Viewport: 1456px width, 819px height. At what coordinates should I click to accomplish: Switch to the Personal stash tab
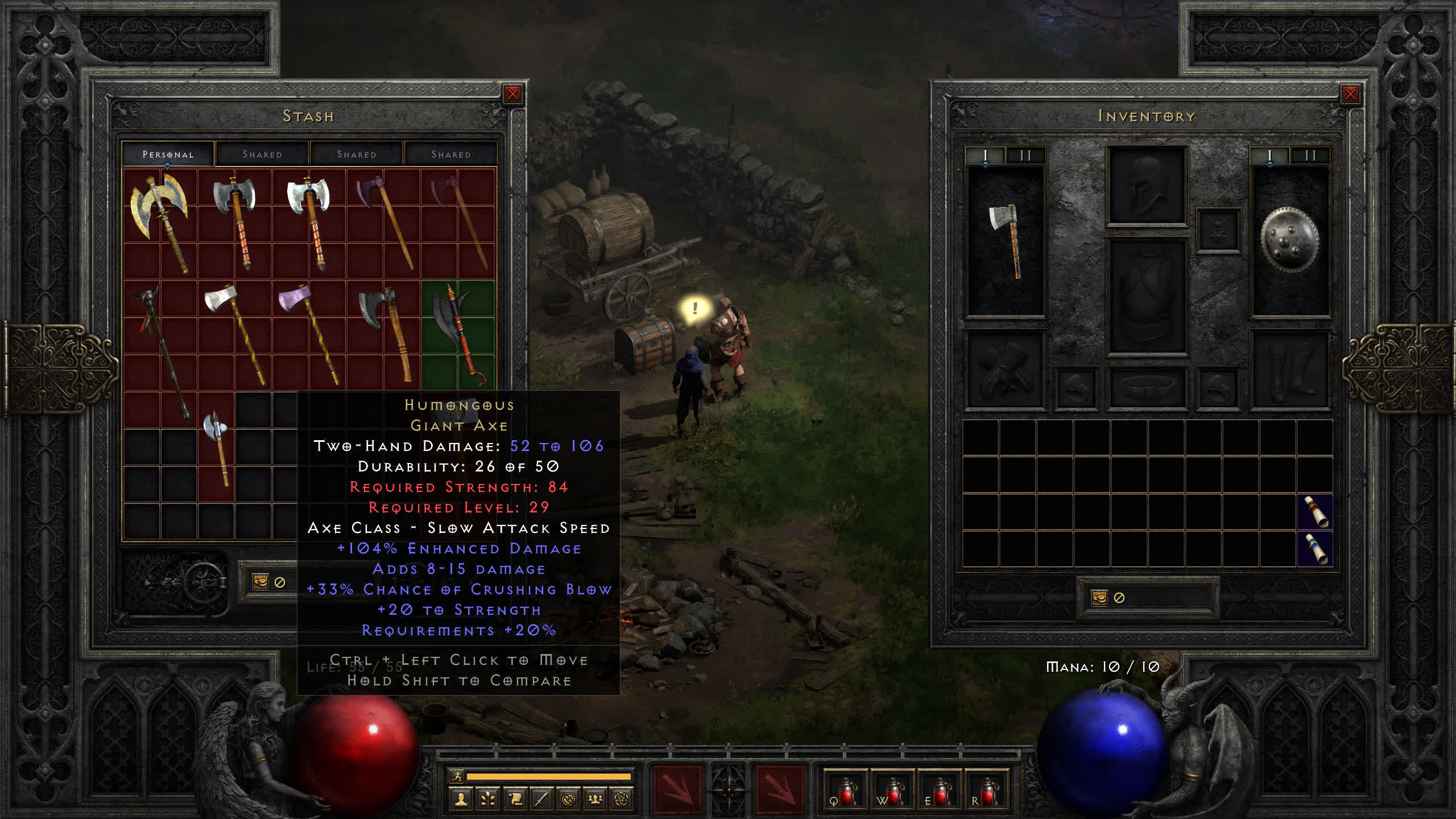coord(168,154)
